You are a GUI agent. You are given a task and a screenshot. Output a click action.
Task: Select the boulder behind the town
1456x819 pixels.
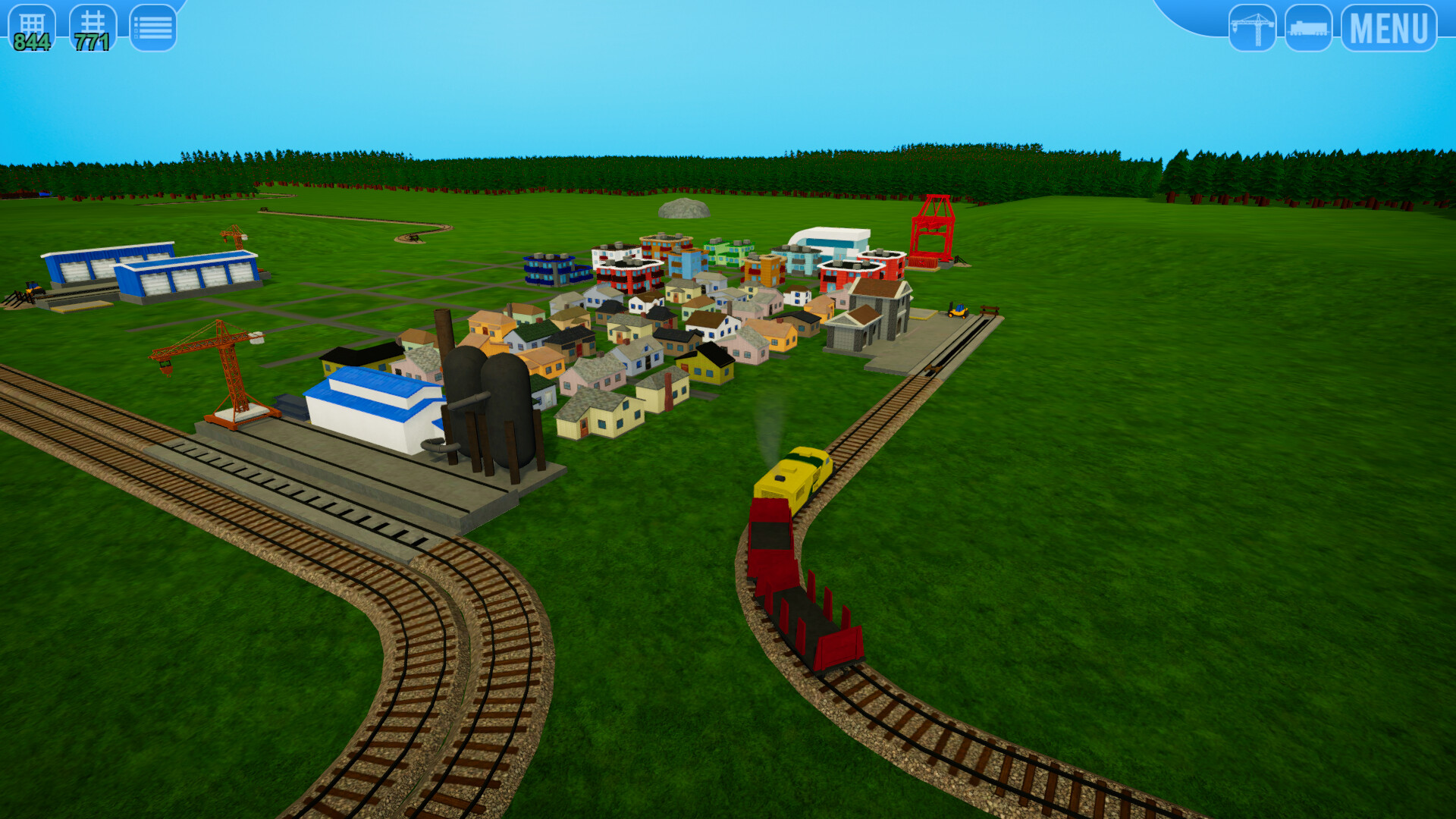[x=685, y=206]
